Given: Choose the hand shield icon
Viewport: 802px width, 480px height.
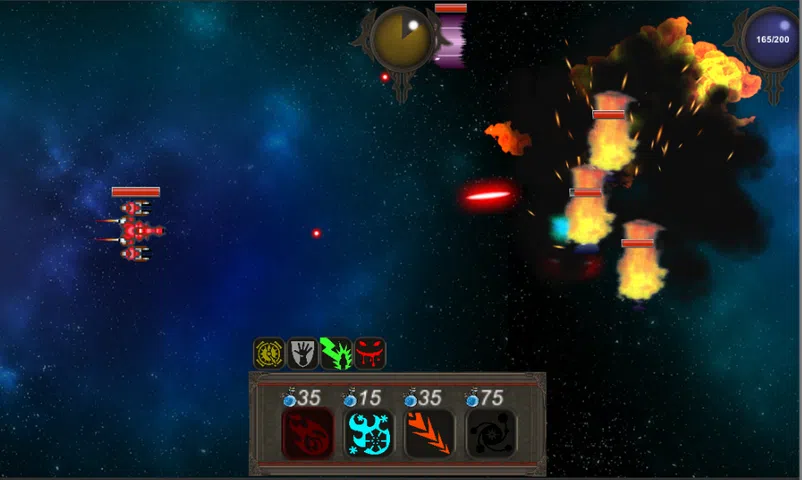Looking at the screenshot, I should (302, 353).
